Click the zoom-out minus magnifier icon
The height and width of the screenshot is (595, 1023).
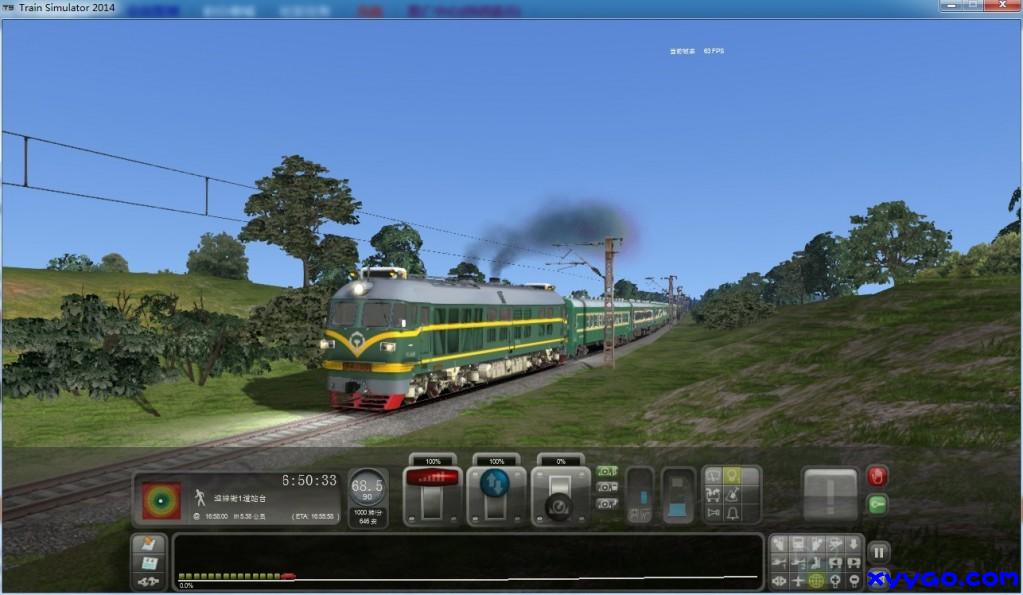coord(853,581)
